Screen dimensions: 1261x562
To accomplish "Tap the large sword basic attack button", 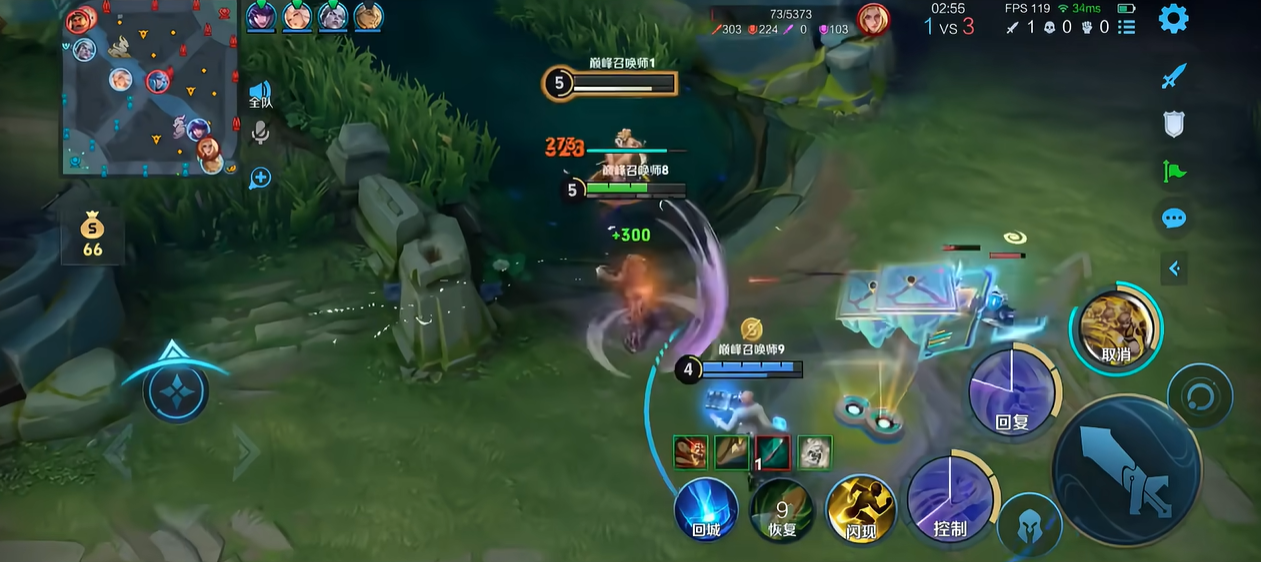I will (x=1127, y=470).
